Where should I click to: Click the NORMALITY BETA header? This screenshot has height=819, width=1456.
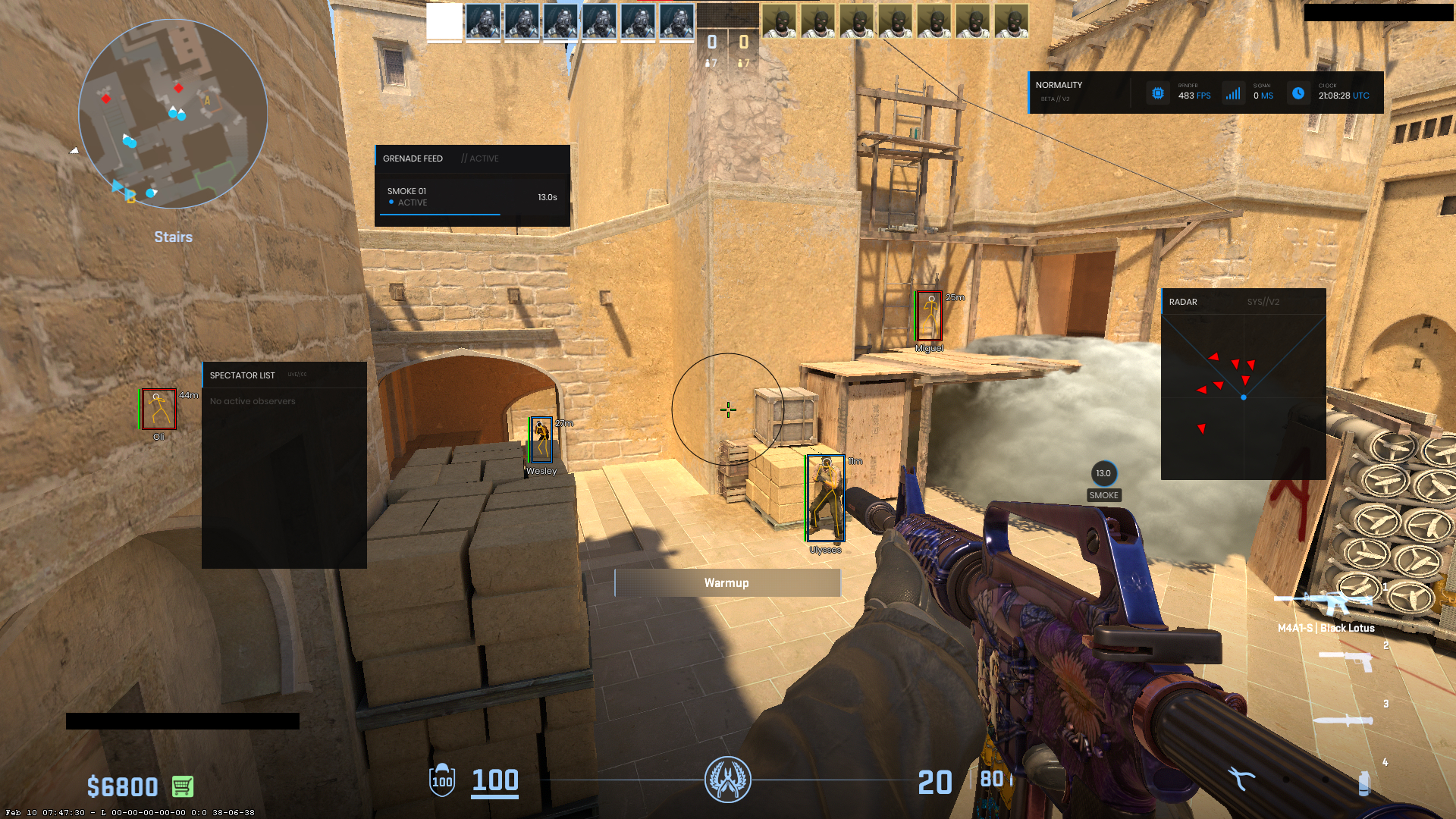tap(1060, 89)
